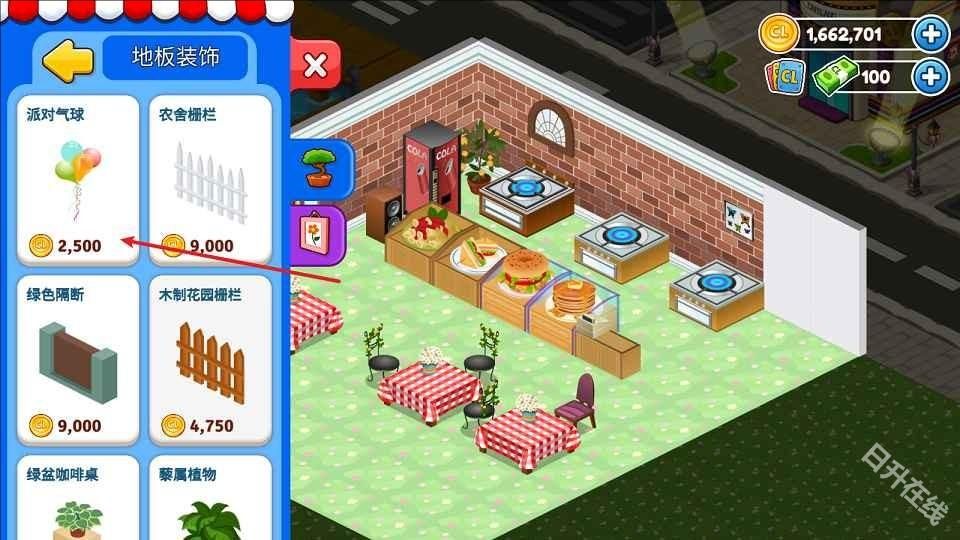This screenshot has width=960, height=540.
Task: Add more gold coins with plus button
Action: click(x=931, y=36)
